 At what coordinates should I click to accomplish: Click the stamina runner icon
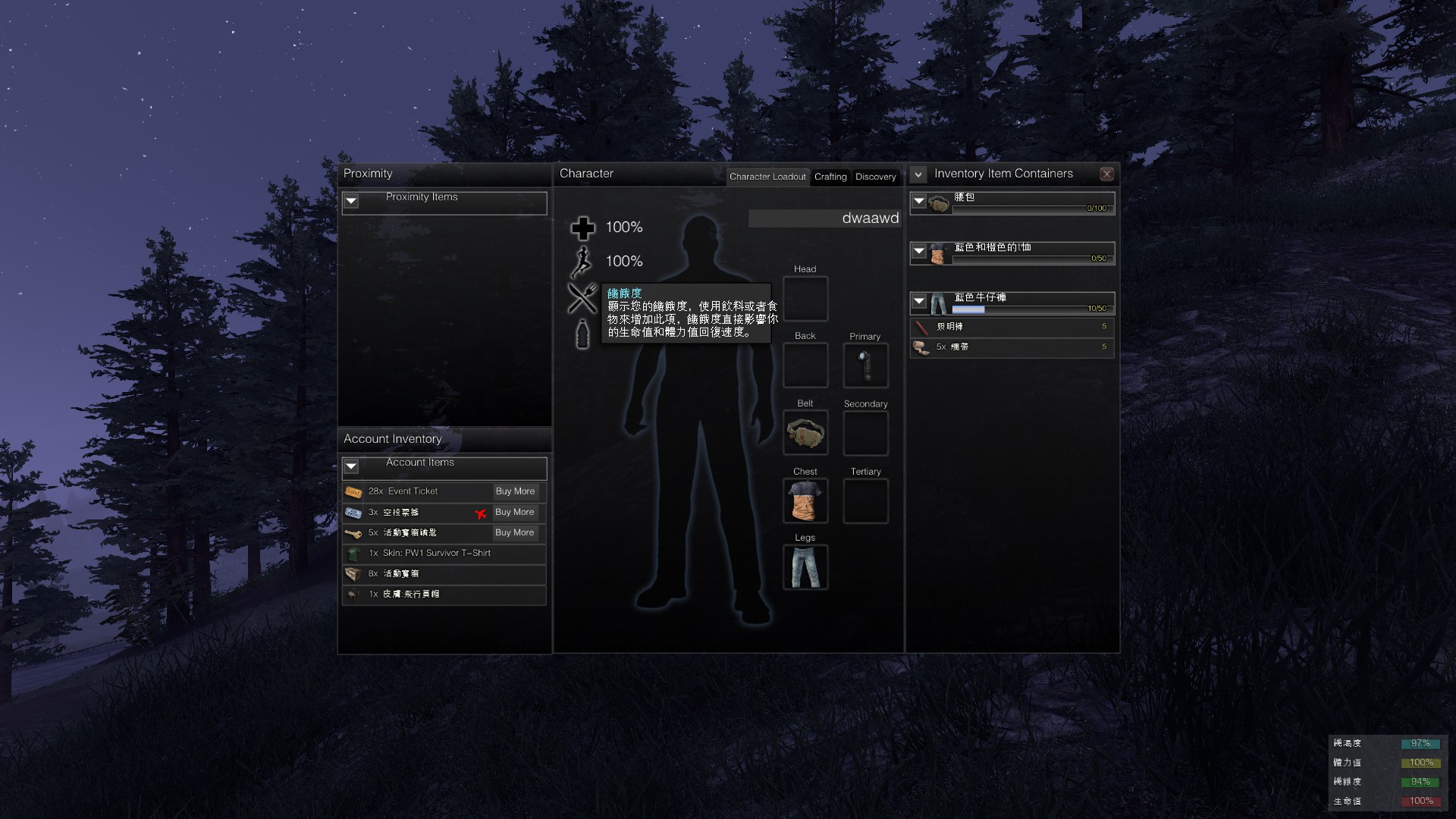pos(582,261)
